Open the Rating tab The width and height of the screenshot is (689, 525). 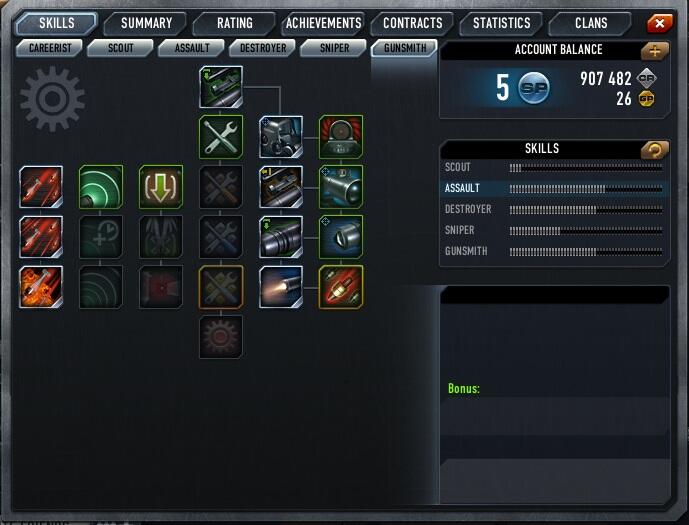[235, 23]
